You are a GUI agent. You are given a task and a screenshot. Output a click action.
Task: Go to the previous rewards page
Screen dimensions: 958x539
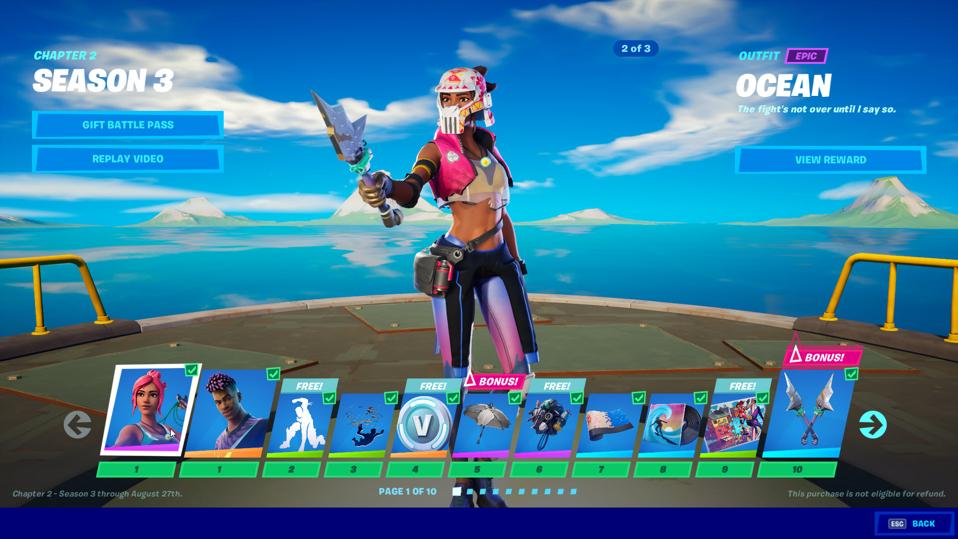click(x=77, y=424)
